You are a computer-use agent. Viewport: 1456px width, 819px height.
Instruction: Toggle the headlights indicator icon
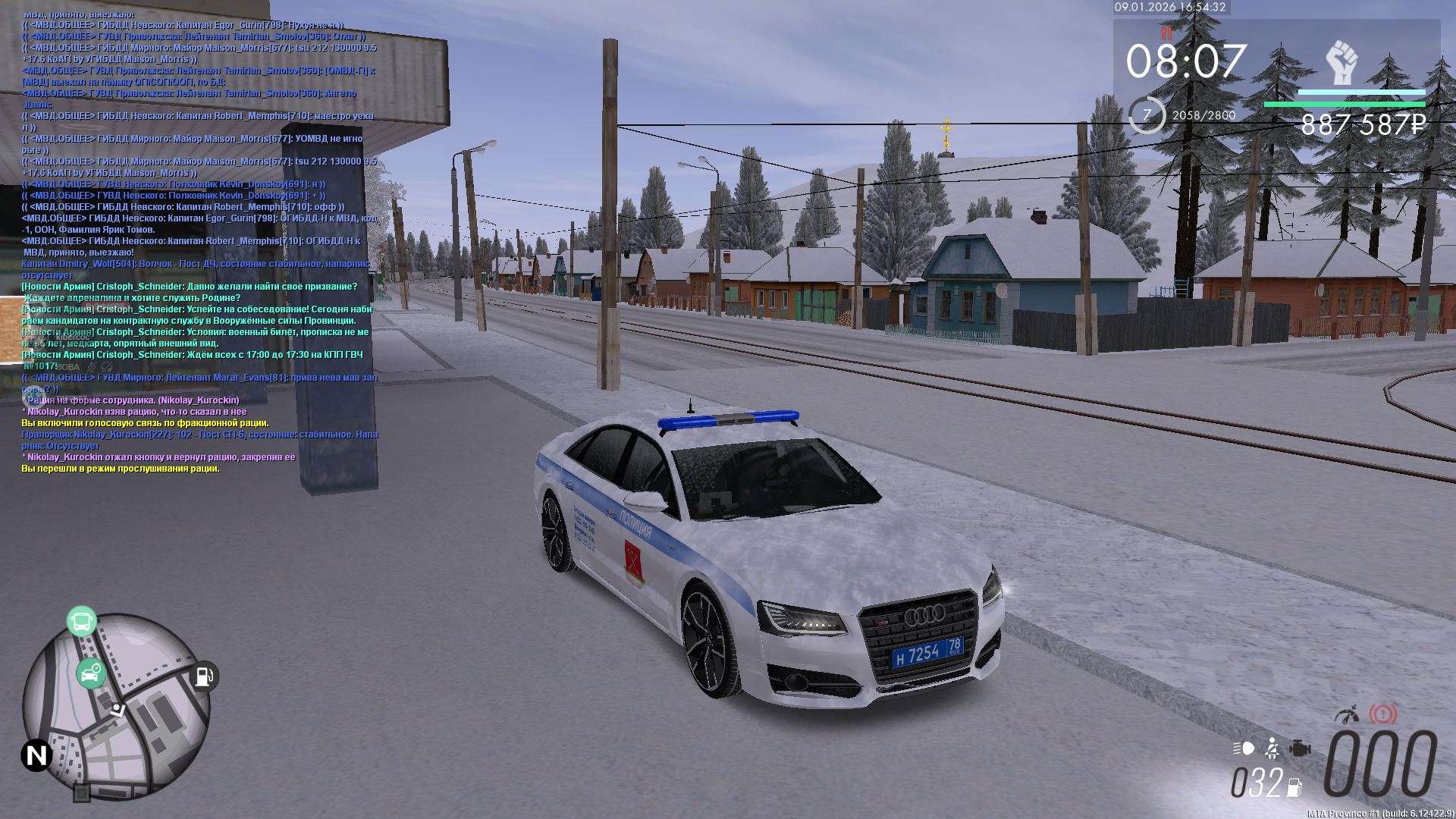(1244, 748)
